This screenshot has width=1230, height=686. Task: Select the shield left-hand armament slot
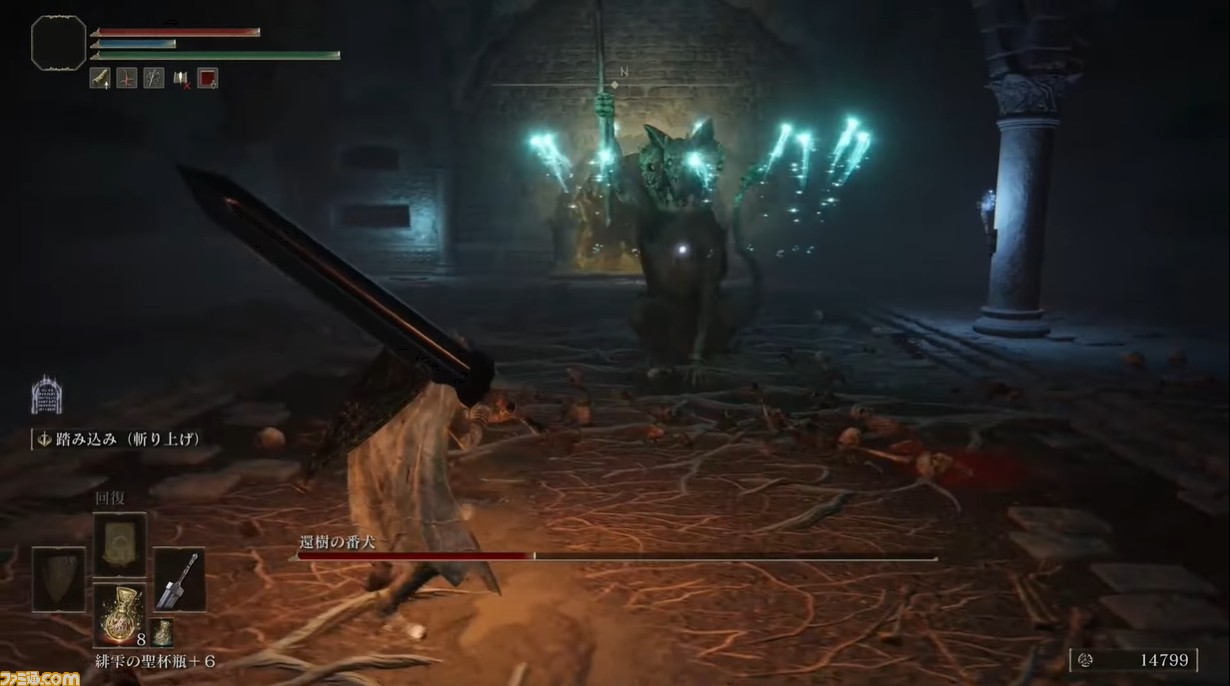59,579
